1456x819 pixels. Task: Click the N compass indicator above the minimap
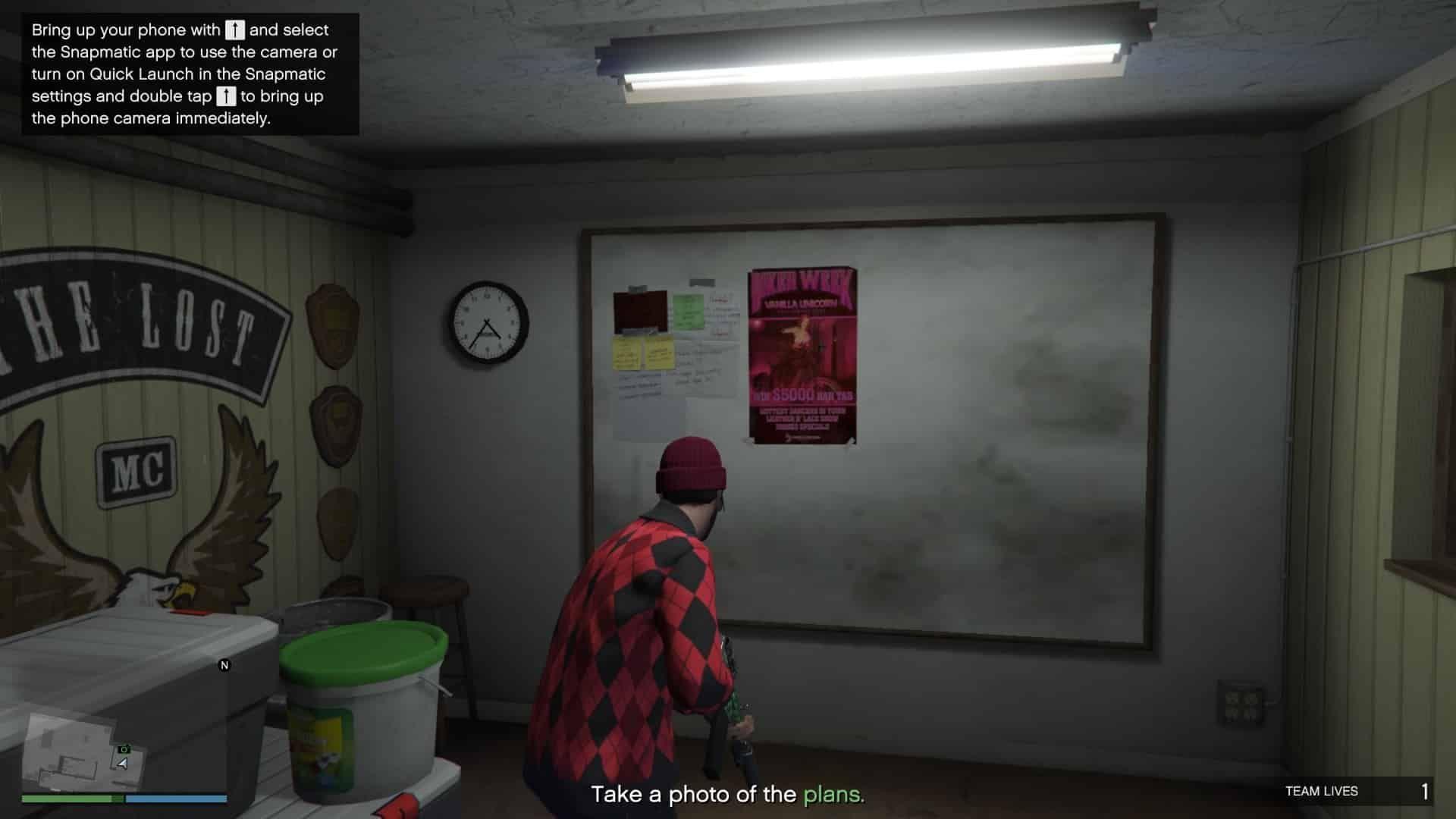click(x=224, y=665)
